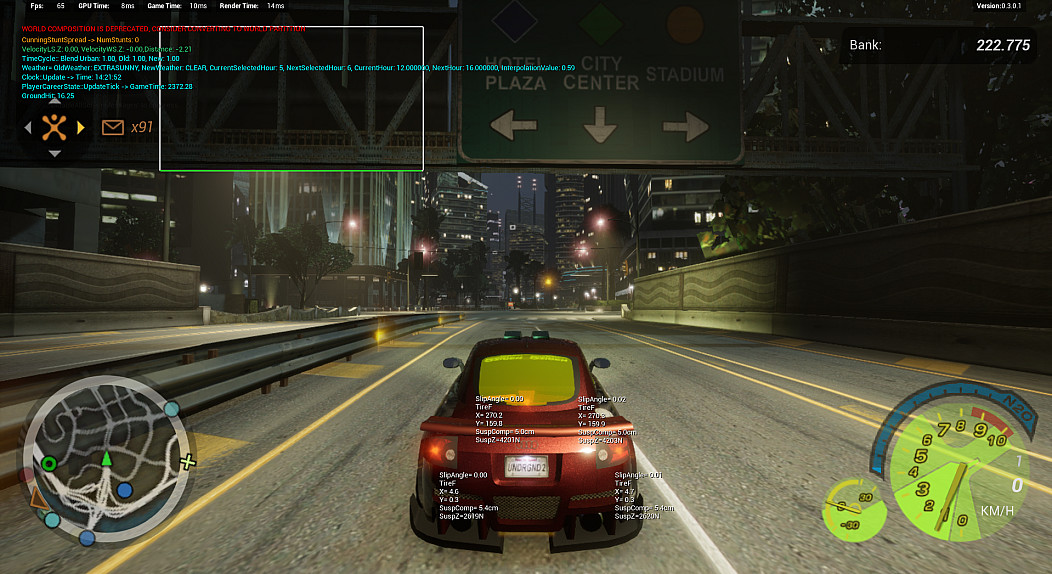Image resolution: width=1052 pixels, height=574 pixels.
Task: Click the yellow plus marker on the minimap edge
Action: tap(186, 461)
